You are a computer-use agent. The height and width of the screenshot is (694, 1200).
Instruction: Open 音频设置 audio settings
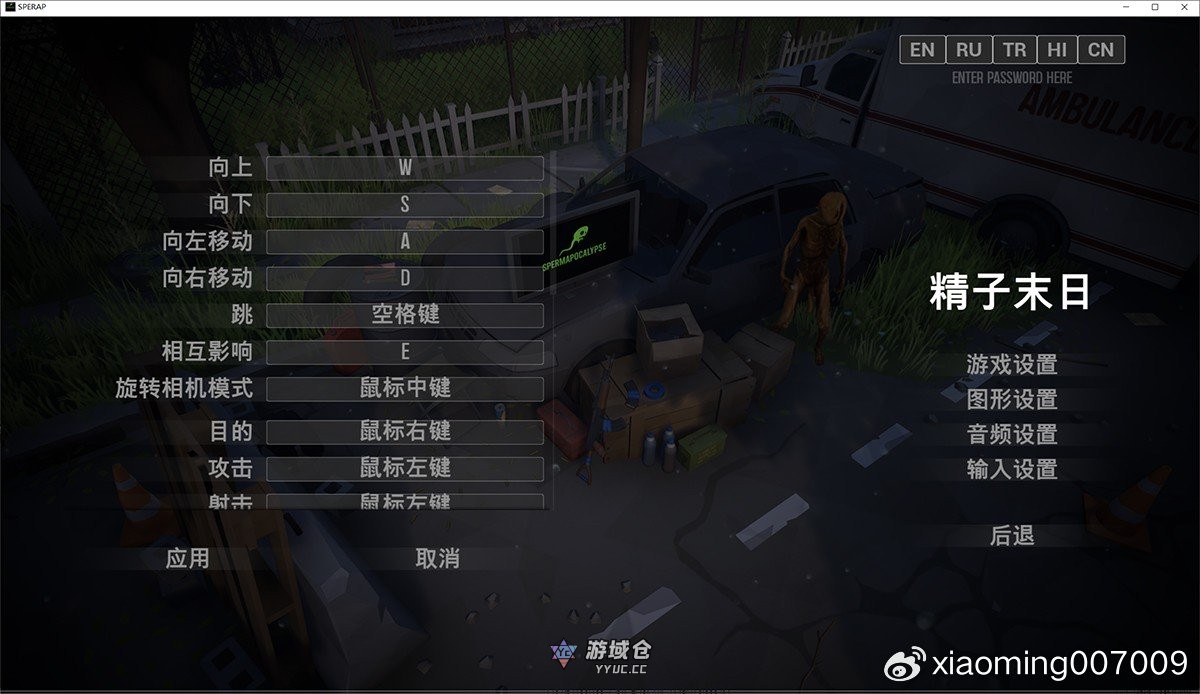click(x=1012, y=435)
